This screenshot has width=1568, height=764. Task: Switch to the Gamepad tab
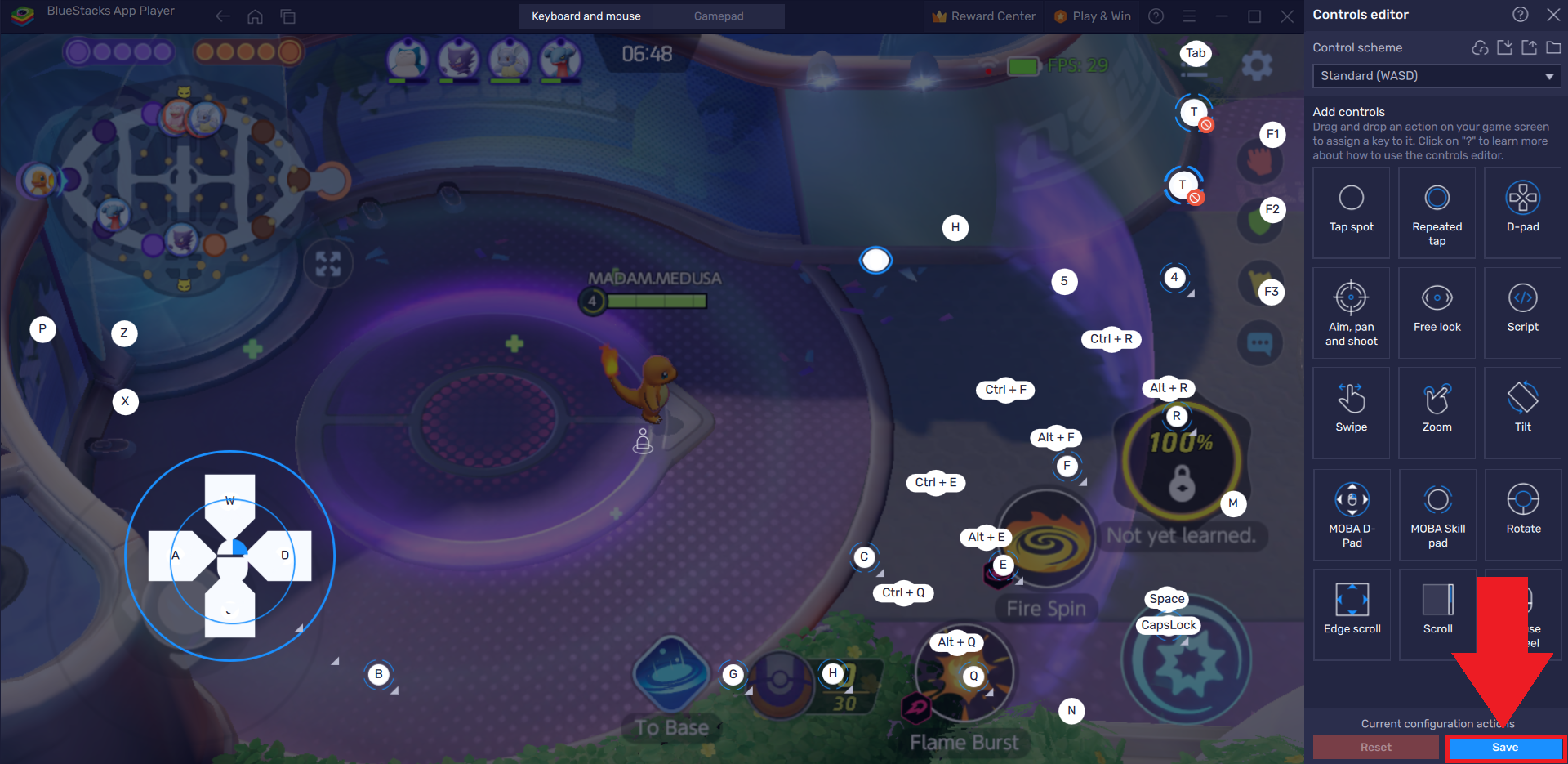tap(719, 16)
